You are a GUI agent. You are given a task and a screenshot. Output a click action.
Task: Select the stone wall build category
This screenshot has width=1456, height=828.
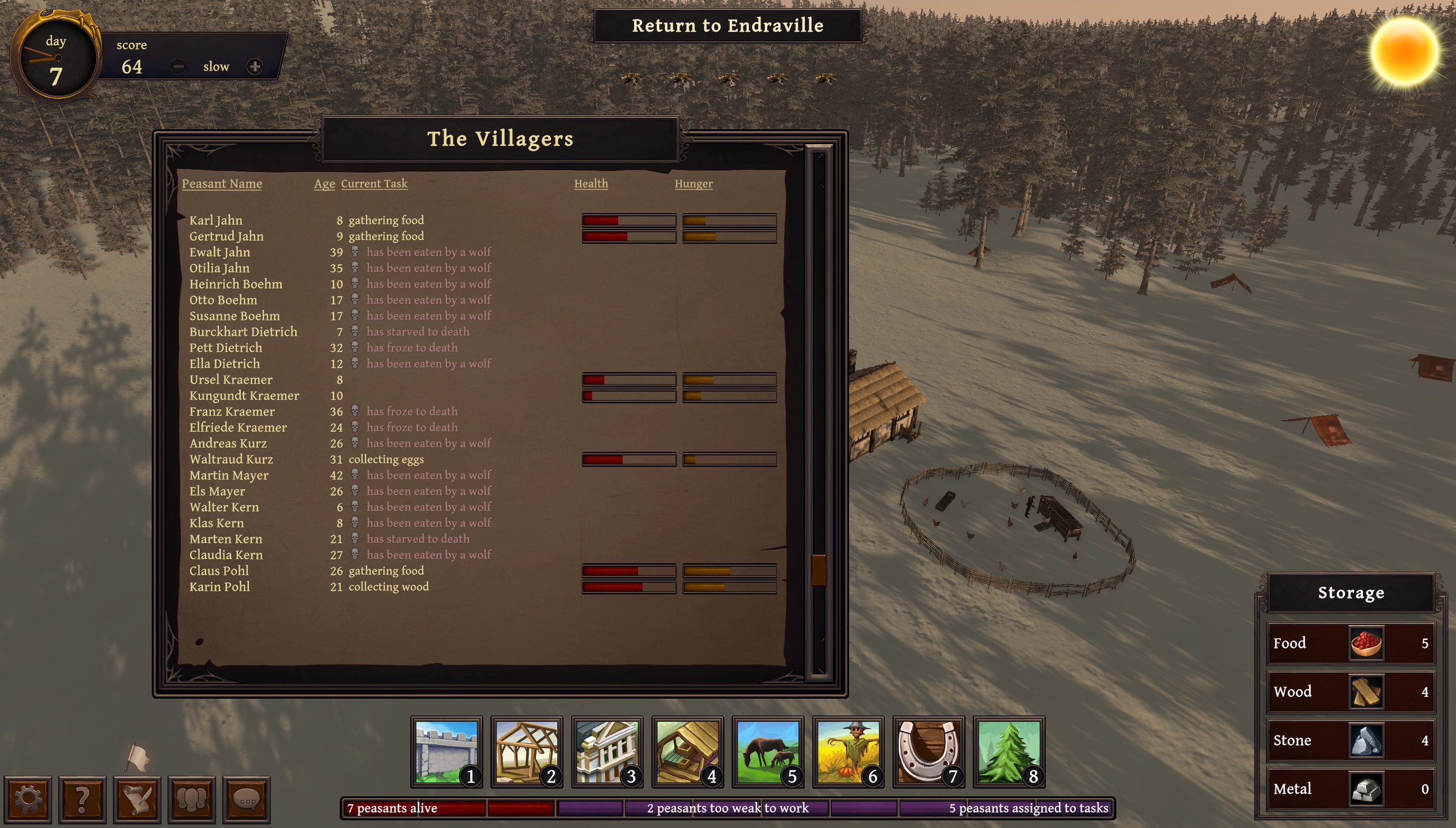(446, 751)
